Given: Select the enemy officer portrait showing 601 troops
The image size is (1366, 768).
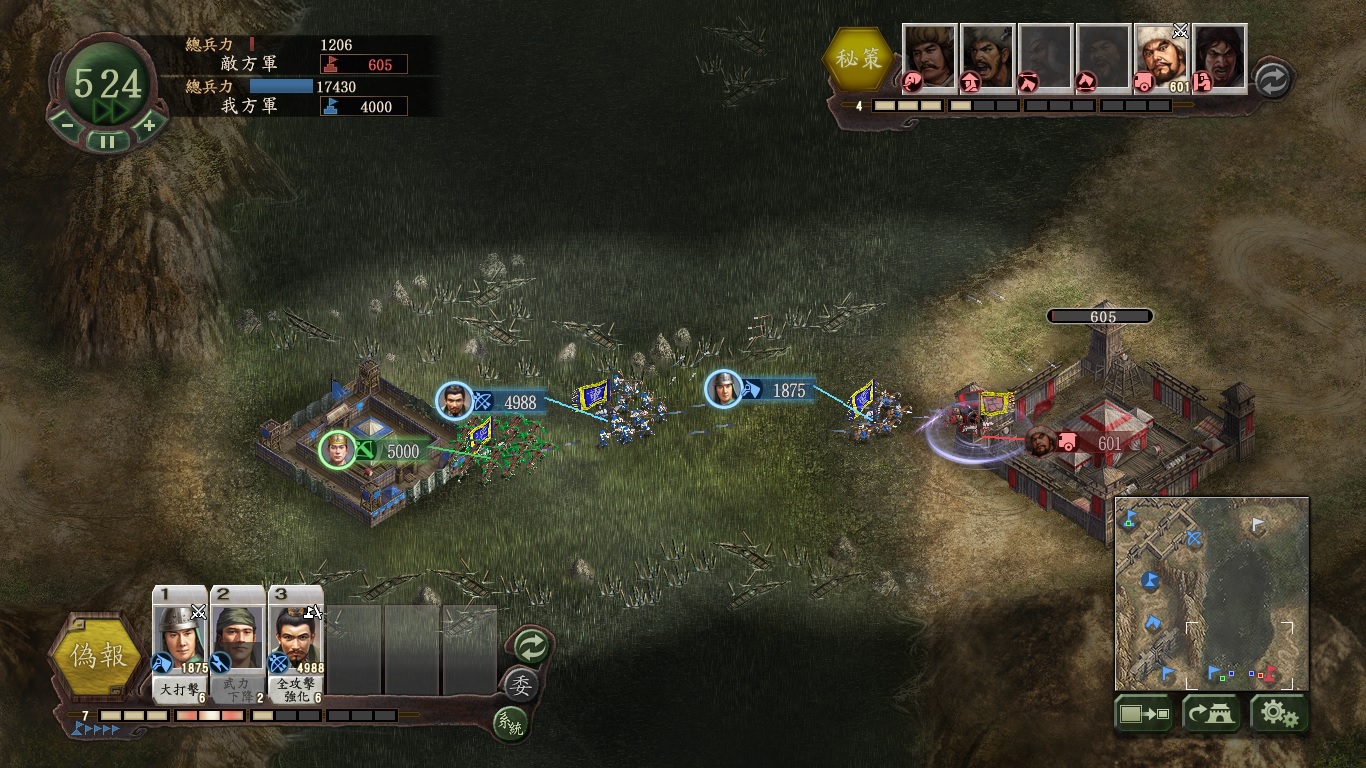Looking at the screenshot, I should click(1160, 58).
